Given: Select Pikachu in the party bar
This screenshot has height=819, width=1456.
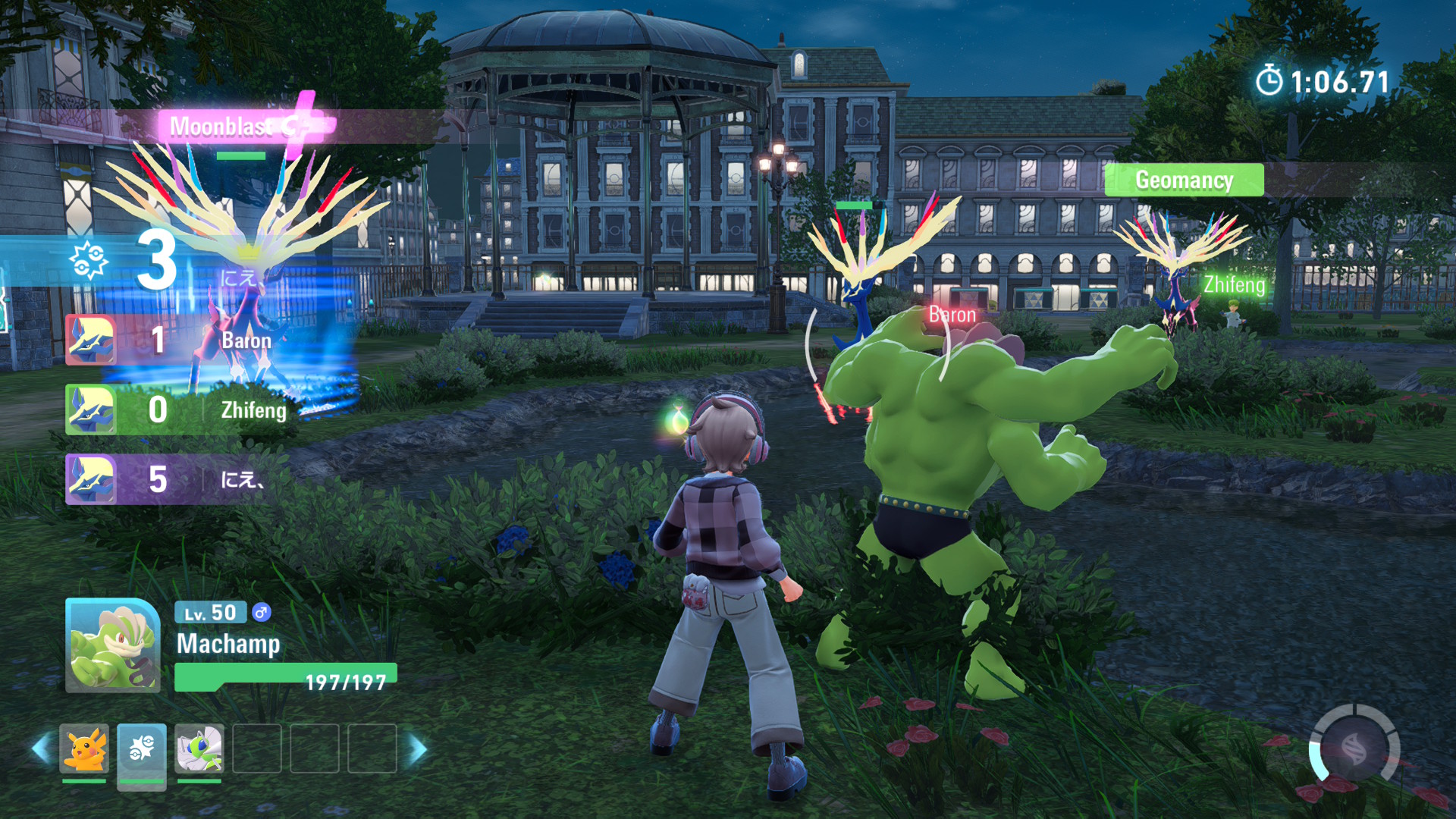Looking at the screenshot, I should [84, 749].
